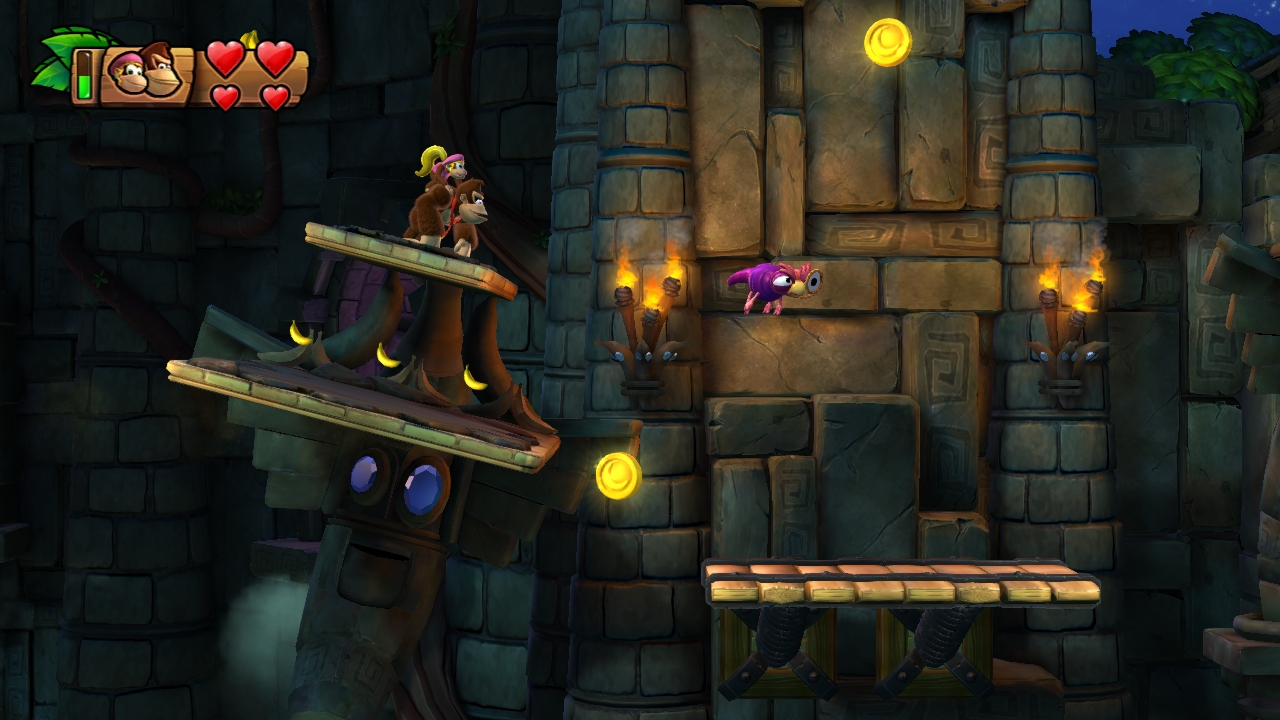Viewport: 1280px width, 720px height.
Task: Click the Dixie and Donkey Kong portrait
Action: 145,73
